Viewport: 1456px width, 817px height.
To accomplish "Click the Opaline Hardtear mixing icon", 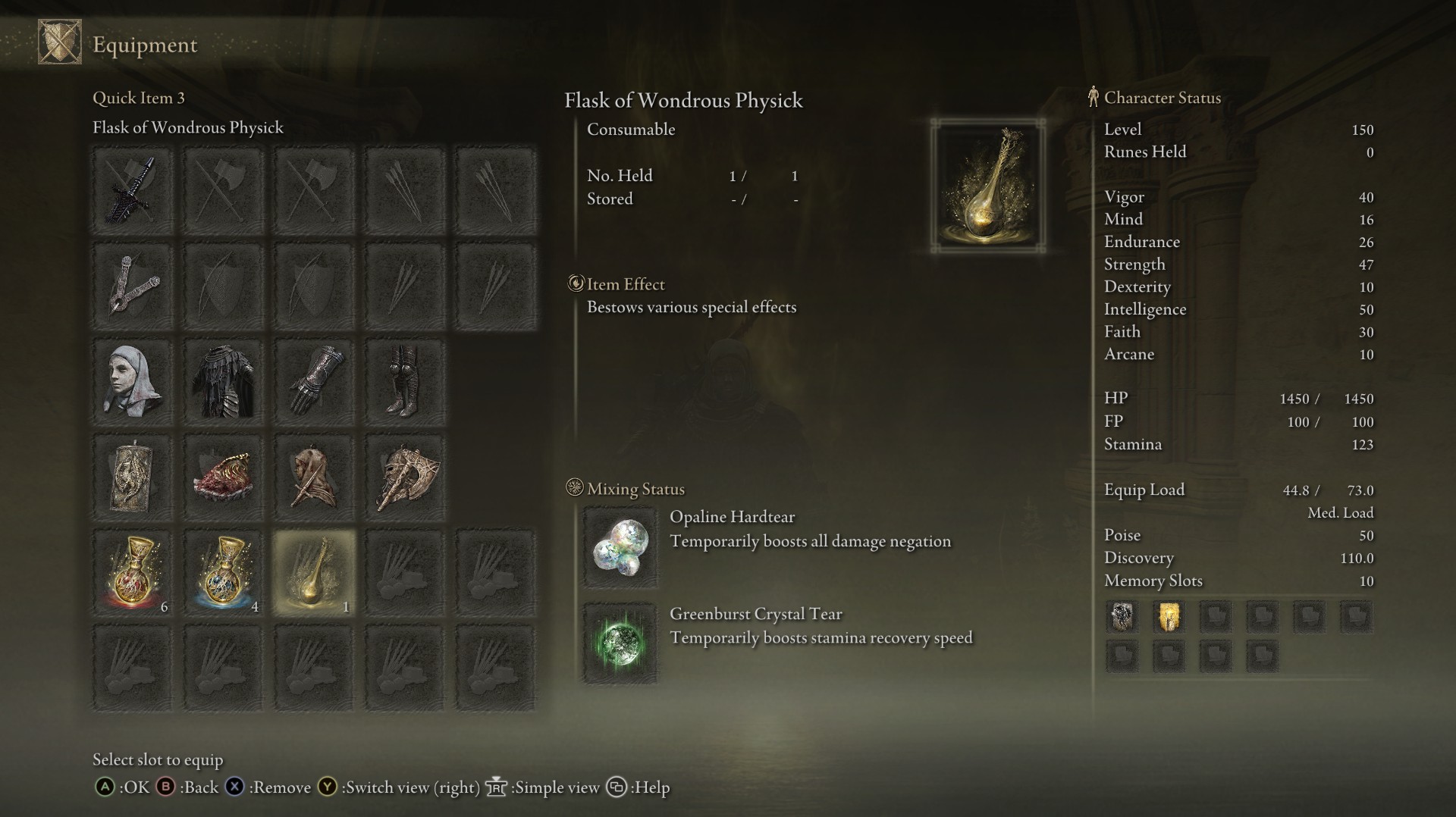I will point(620,547).
